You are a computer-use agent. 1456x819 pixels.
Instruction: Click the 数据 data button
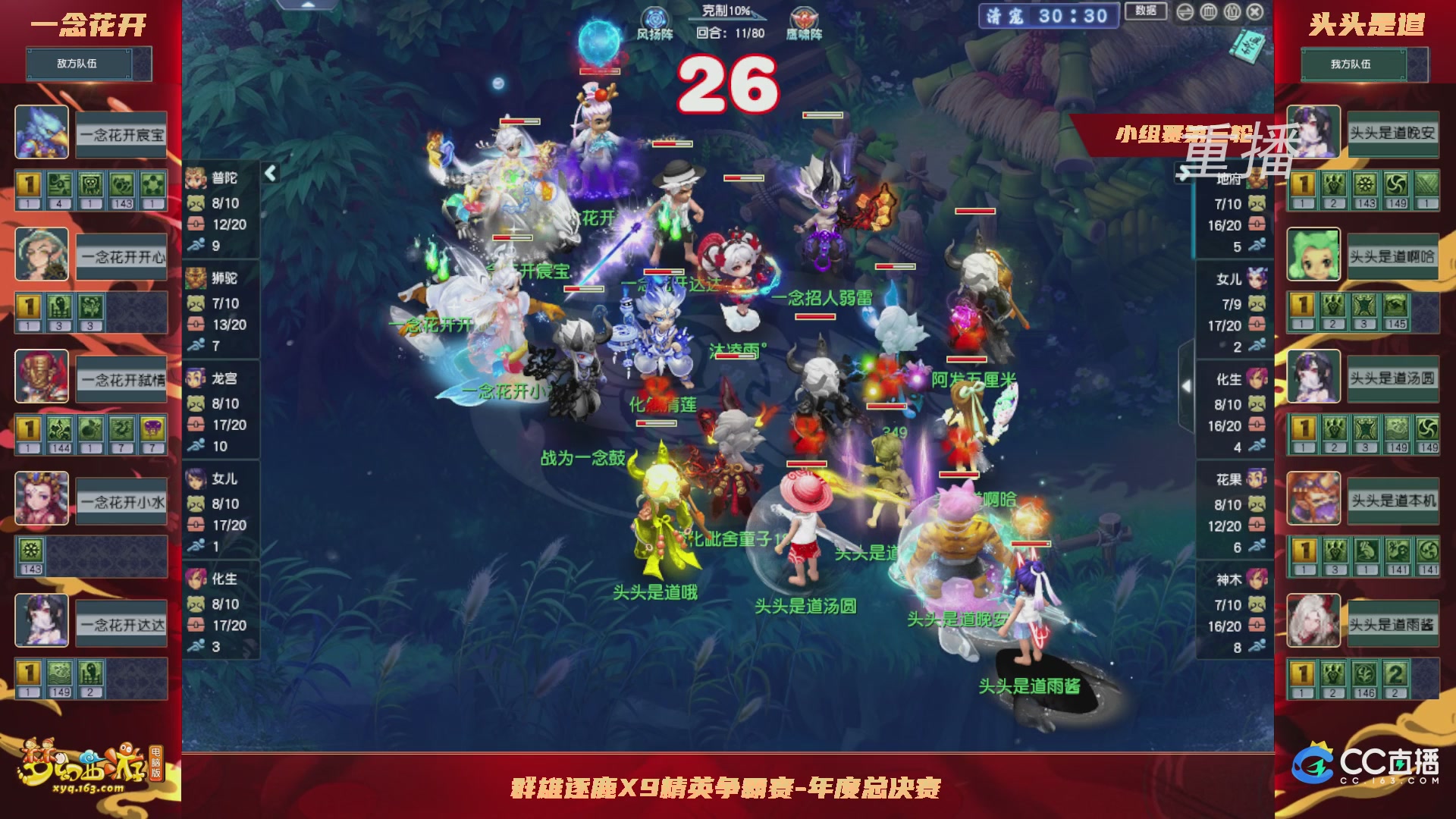(x=1147, y=13)
